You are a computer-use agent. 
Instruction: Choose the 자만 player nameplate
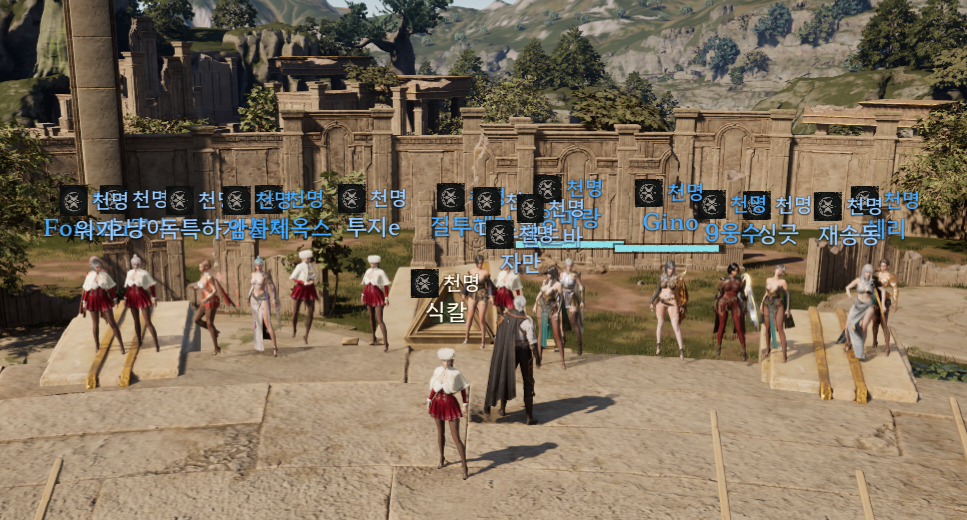coord(519,262)
